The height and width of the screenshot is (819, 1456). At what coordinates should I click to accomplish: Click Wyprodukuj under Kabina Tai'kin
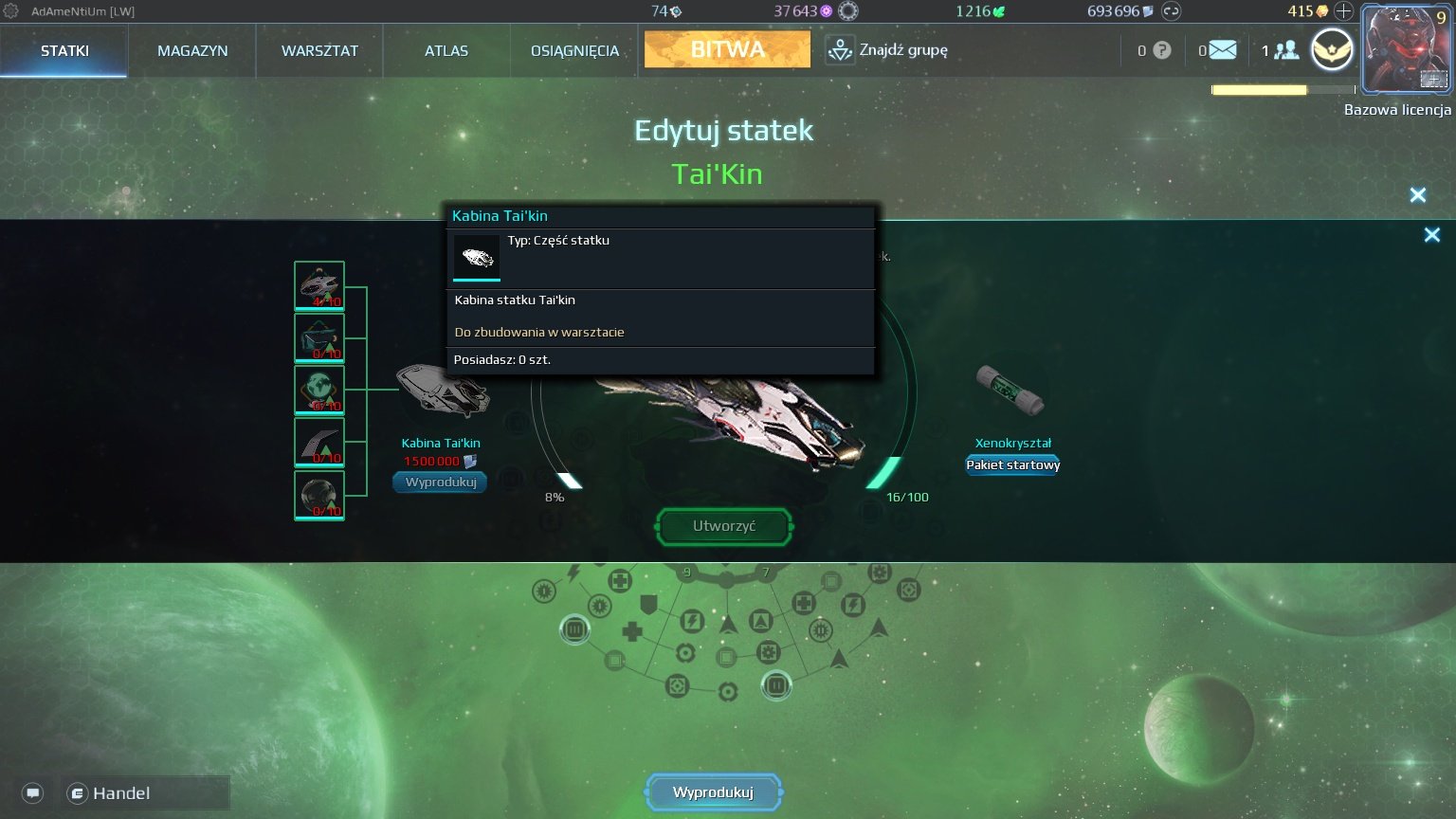tap(441, 482)
